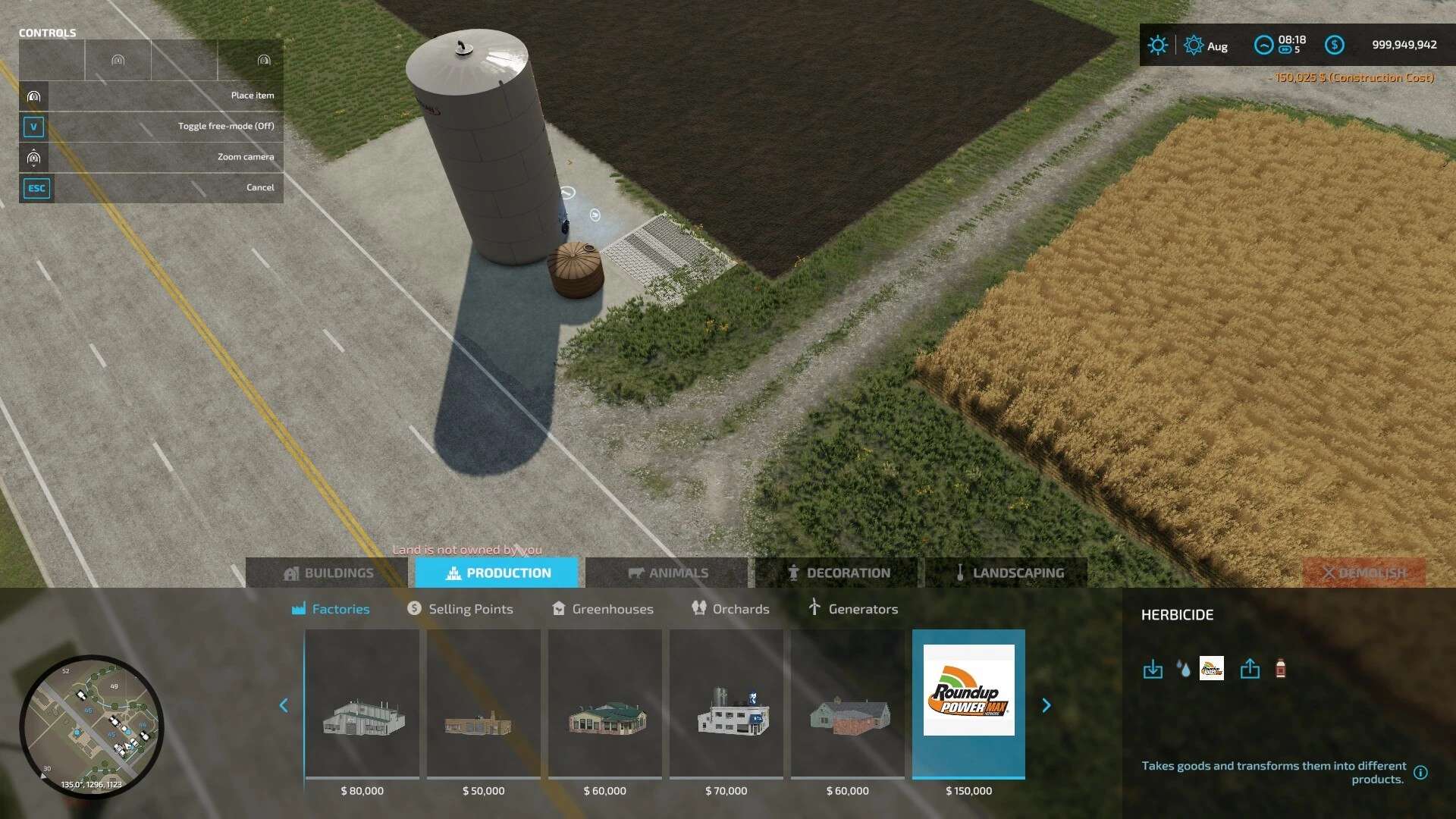Choose the $50,000 factory item
This screenshot has width=1456, height=819.
click(484, 705)
